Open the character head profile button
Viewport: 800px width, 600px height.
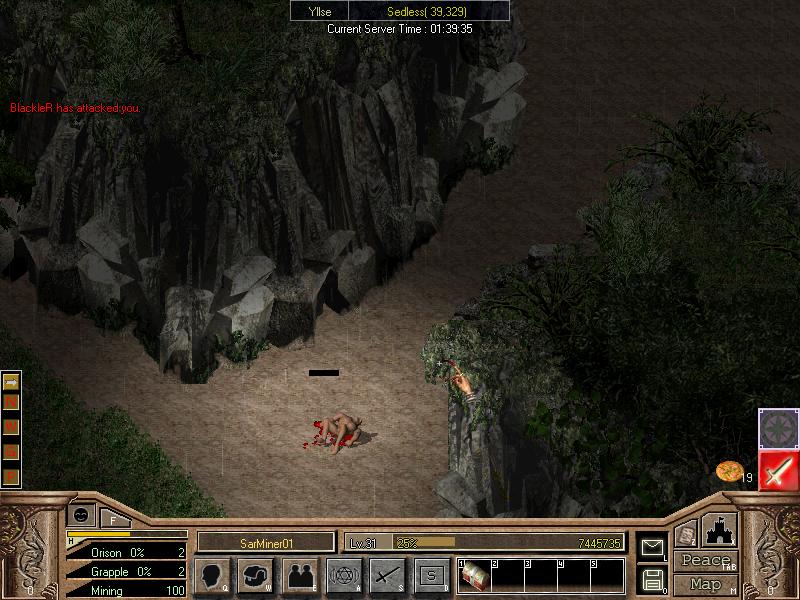[213, 575]
